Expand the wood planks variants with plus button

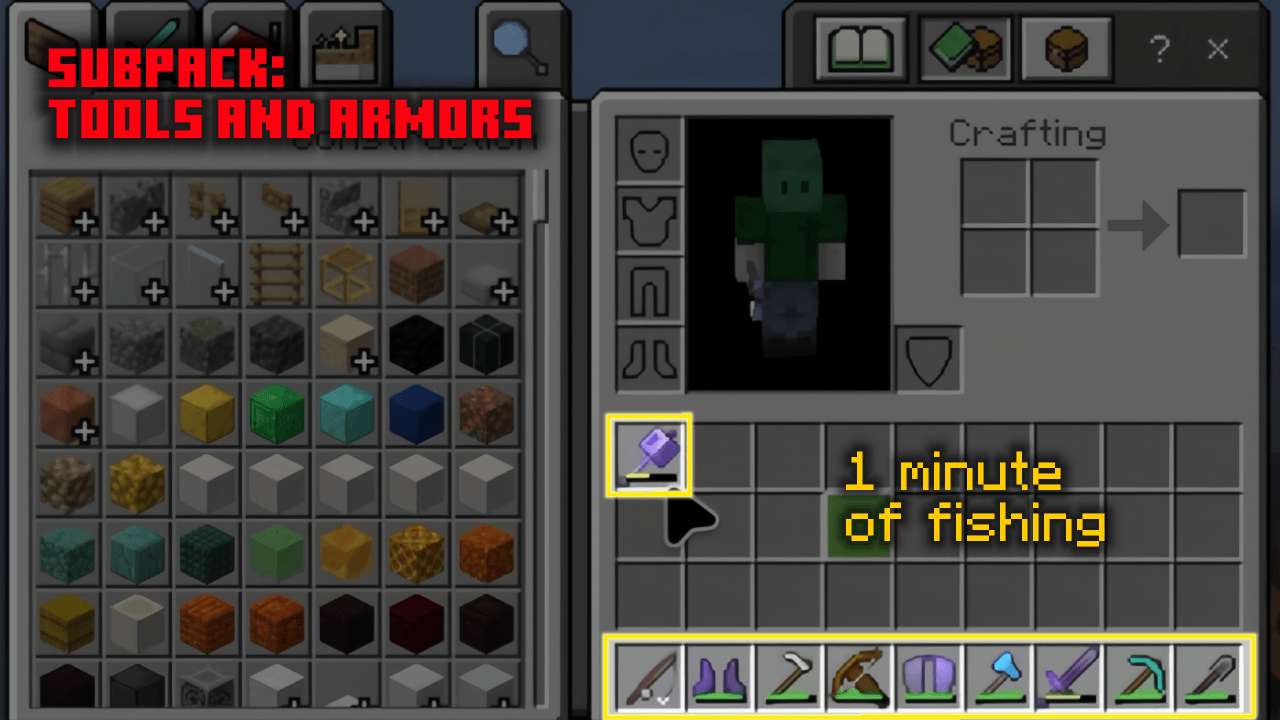(x=86, y=222)
